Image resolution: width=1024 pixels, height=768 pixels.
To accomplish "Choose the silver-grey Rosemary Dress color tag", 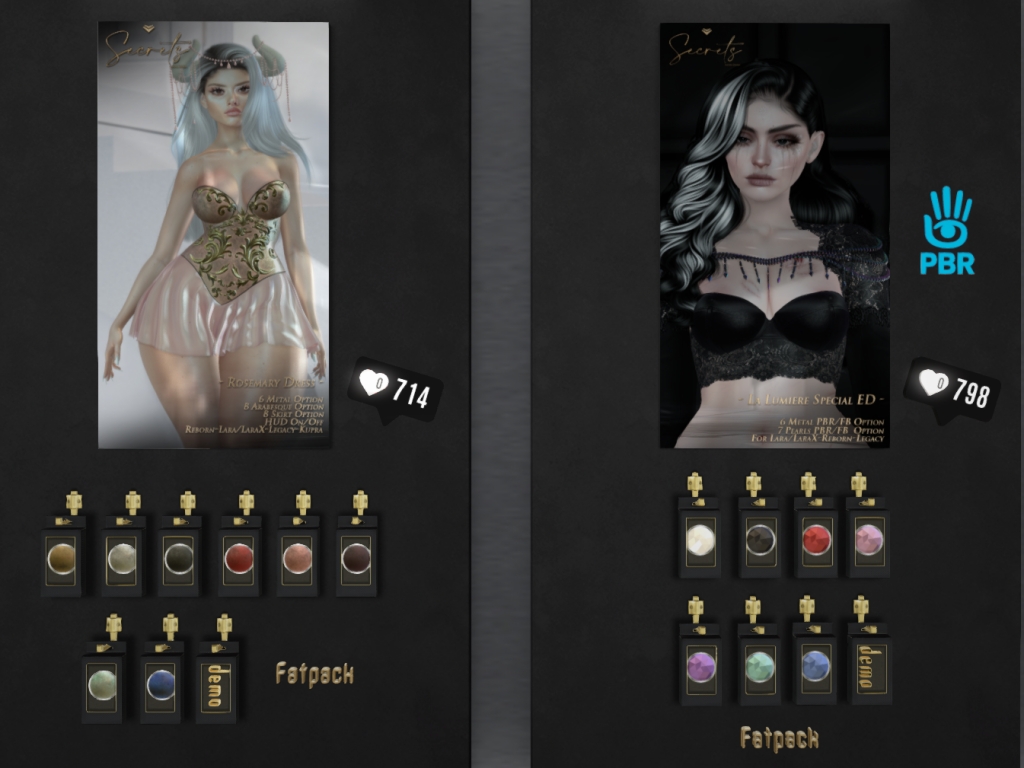I will [122, 555].
